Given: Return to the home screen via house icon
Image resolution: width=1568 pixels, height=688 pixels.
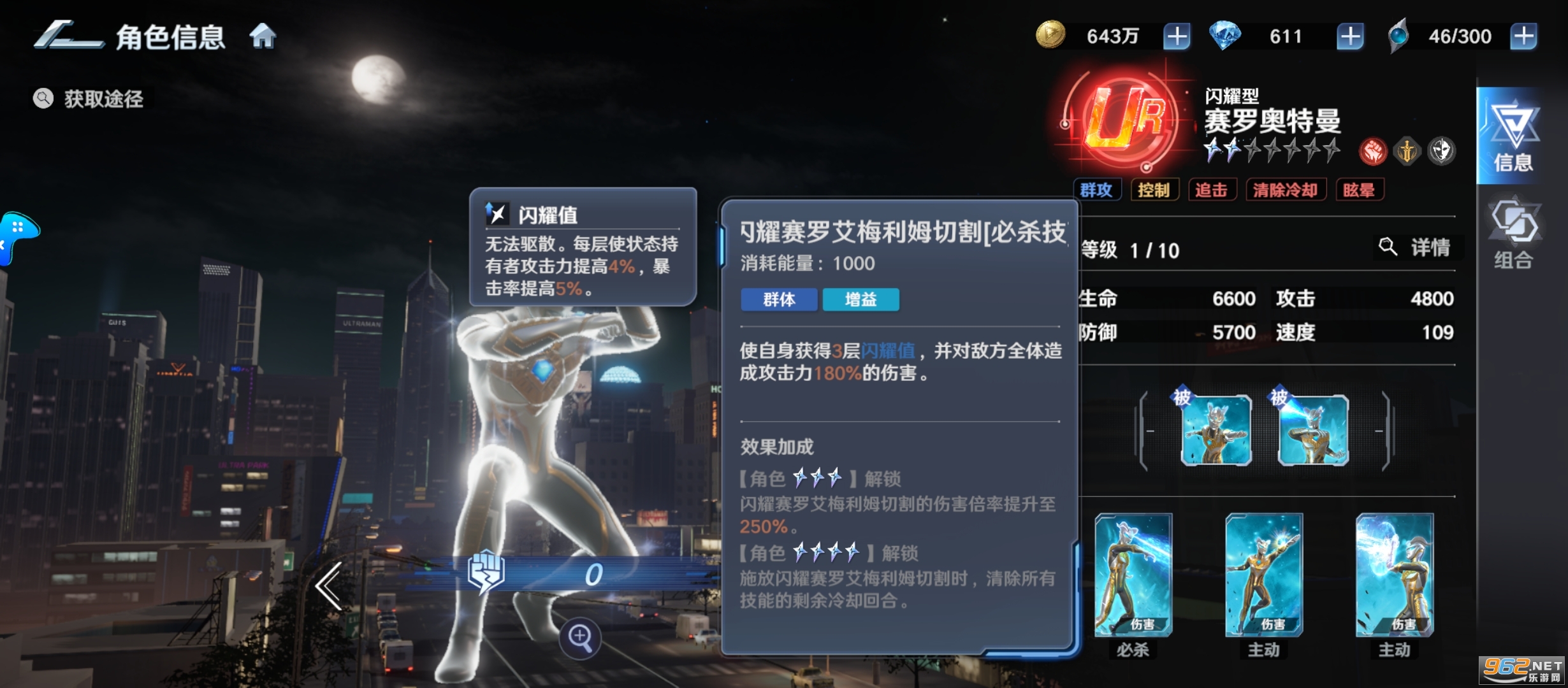Looking at the screenshot, I should (263, 36).
